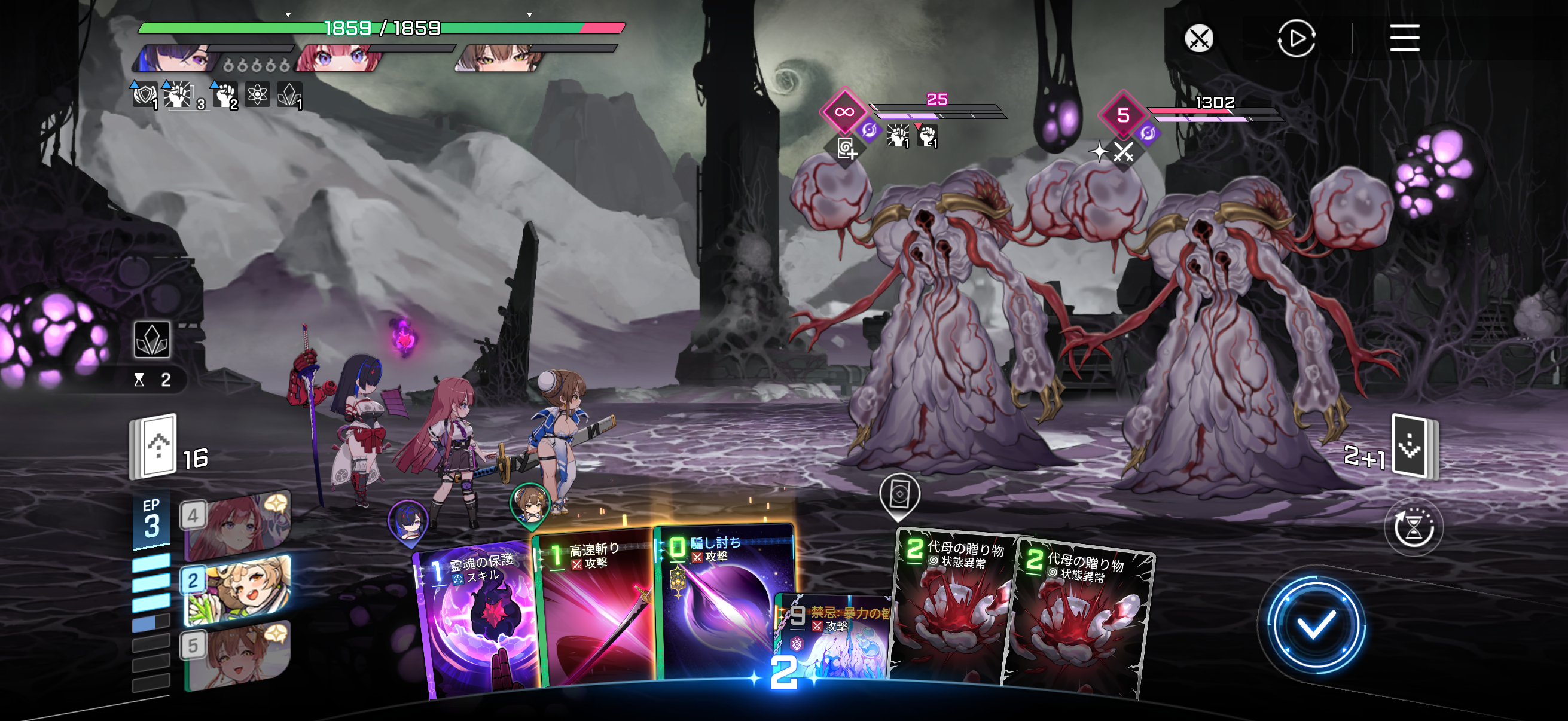1568x721 pixels.
Task: Select the blonde character portrait costing 2
Action: (x=237, y=590)
